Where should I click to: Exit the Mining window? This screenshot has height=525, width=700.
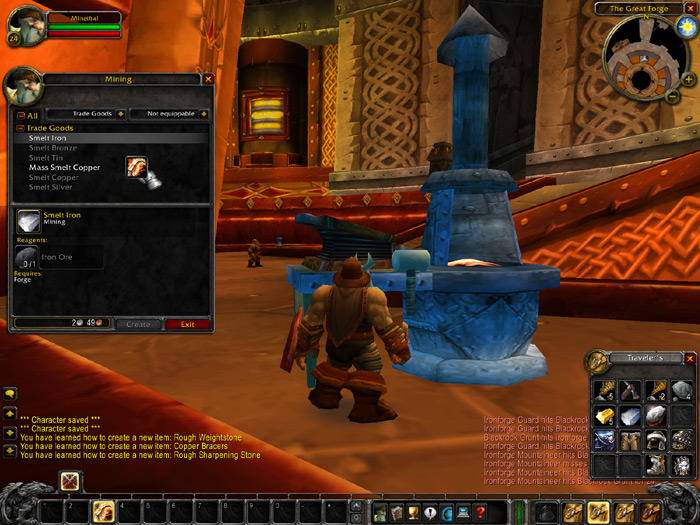tap(187, 324)
